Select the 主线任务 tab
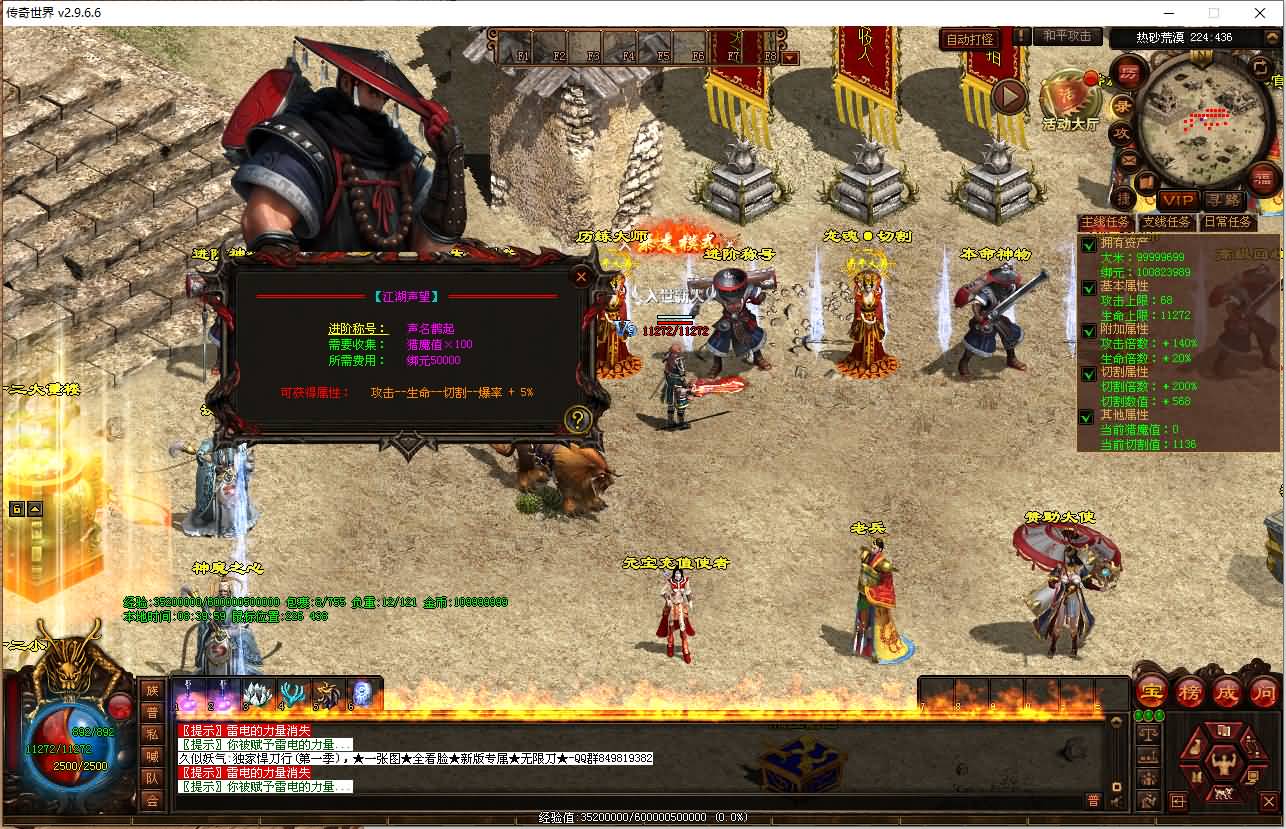 click(1105, 222)
